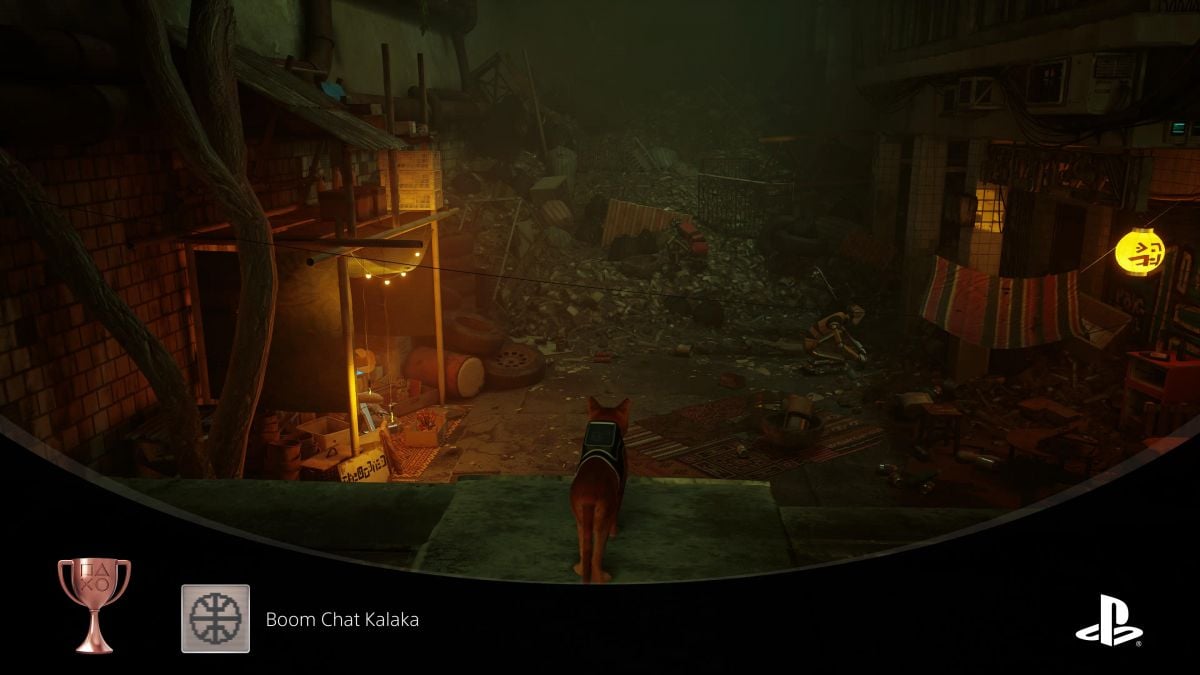Click the PlayStation logo

pos(1109,619)
